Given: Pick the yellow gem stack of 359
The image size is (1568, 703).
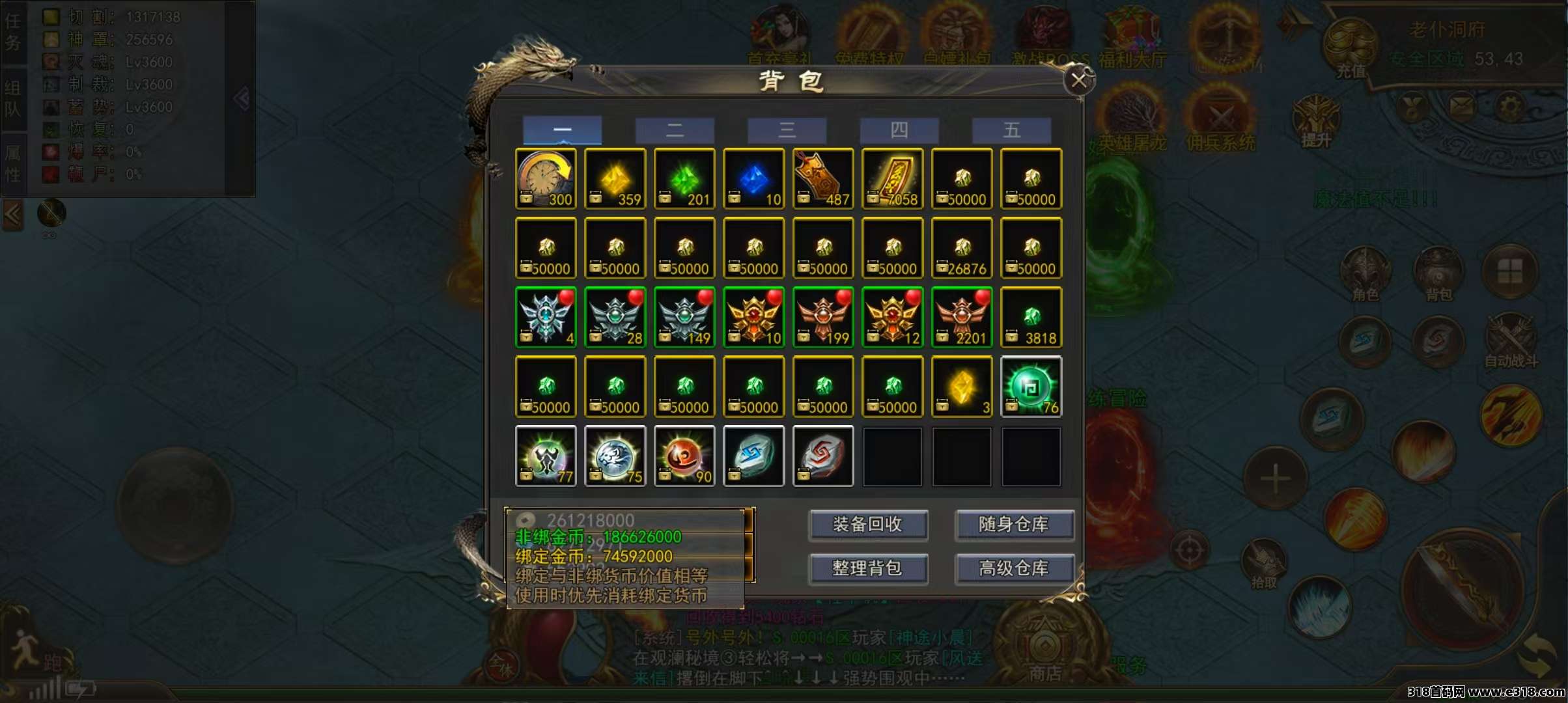Looking at the screenshot, I should coord(615,178).
